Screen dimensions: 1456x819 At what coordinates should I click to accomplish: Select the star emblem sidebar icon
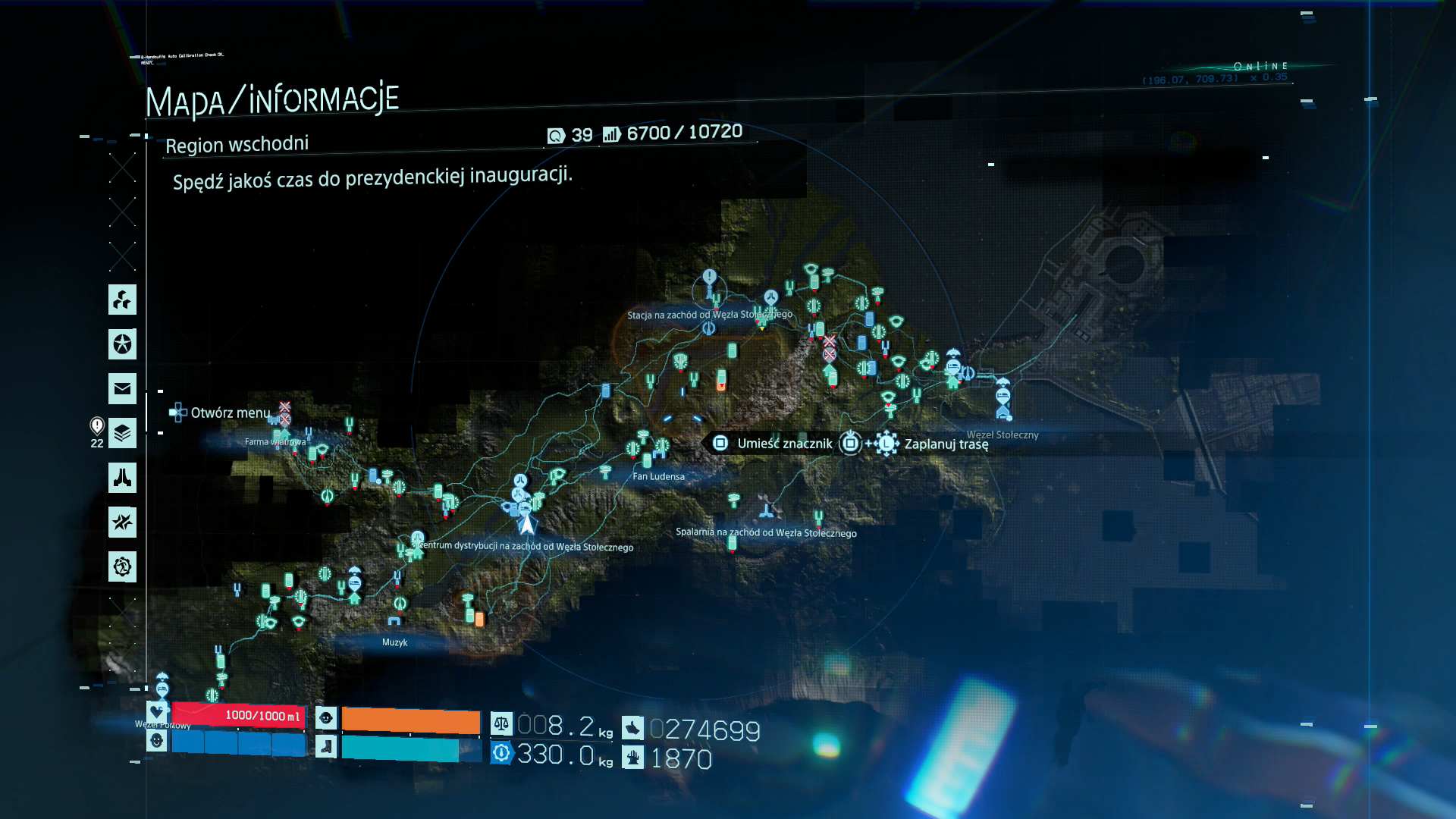122,344
